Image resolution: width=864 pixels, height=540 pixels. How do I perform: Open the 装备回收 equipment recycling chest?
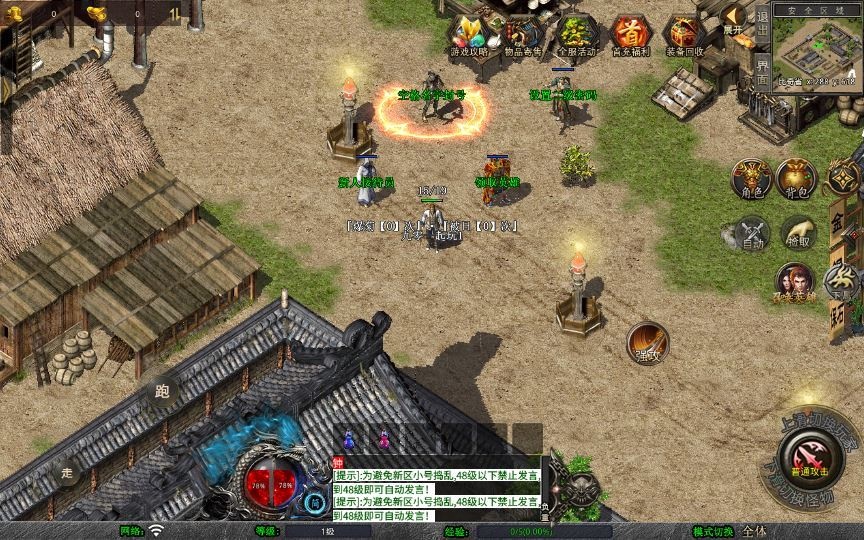point(684,35)
